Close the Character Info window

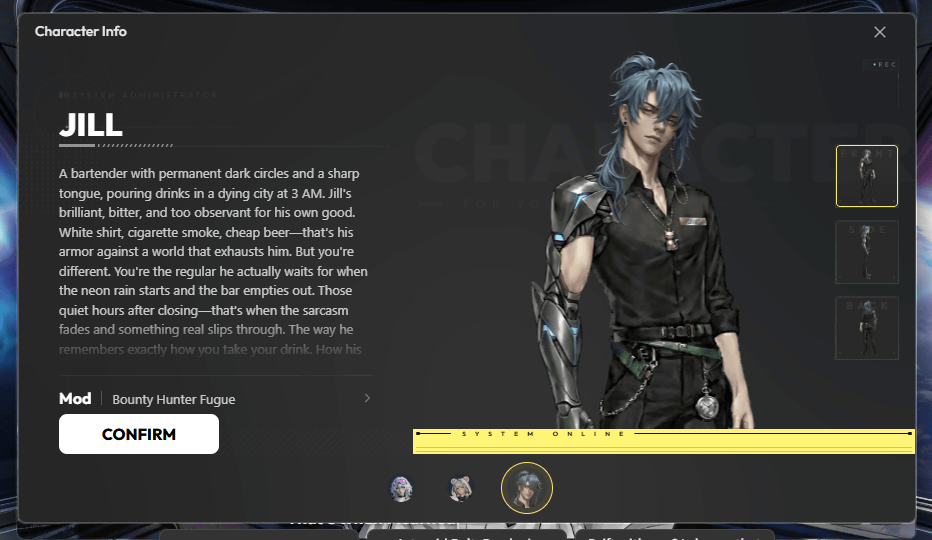point(880,32)
